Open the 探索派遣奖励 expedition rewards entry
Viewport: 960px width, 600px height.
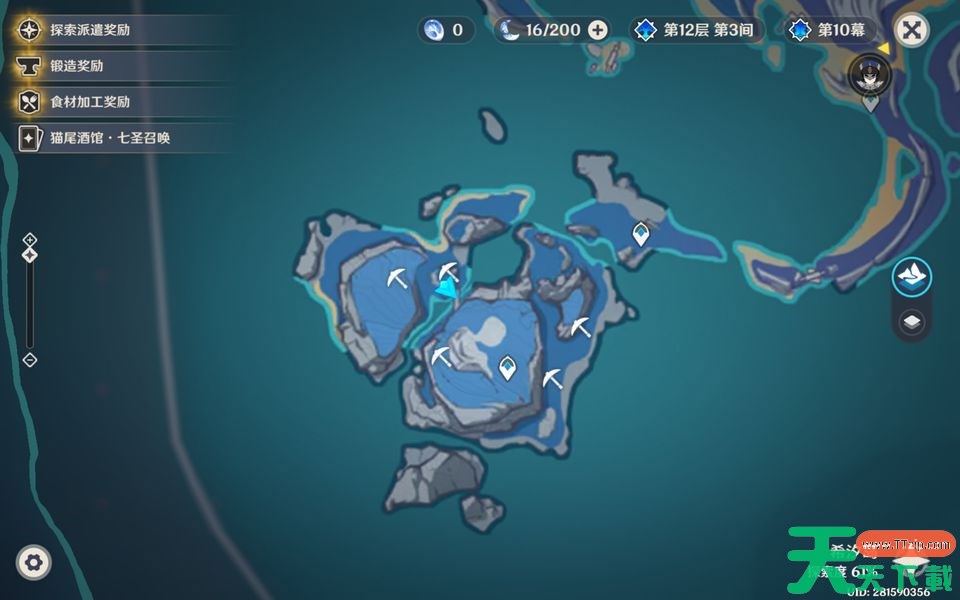coord(90,30)
